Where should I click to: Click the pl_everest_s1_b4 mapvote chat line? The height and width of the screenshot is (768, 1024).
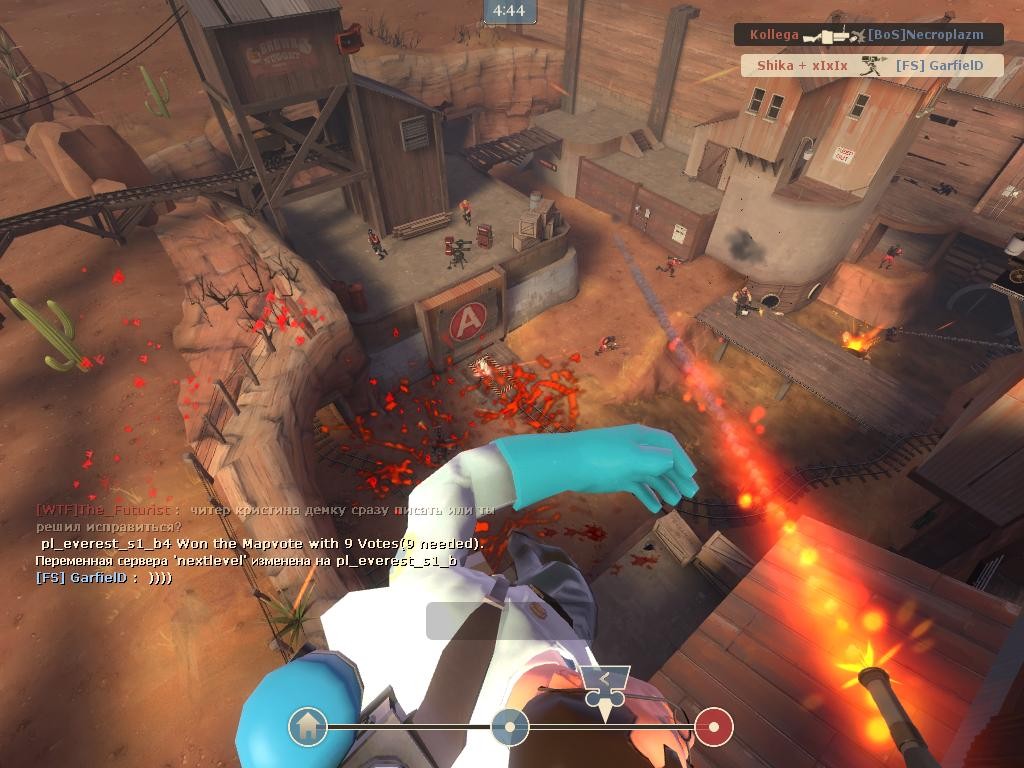coord(262,544)
